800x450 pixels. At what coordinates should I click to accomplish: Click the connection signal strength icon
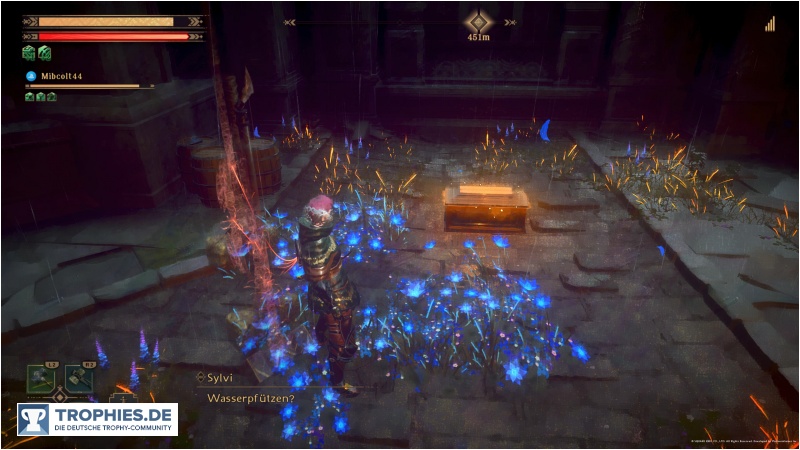point(771,24)
